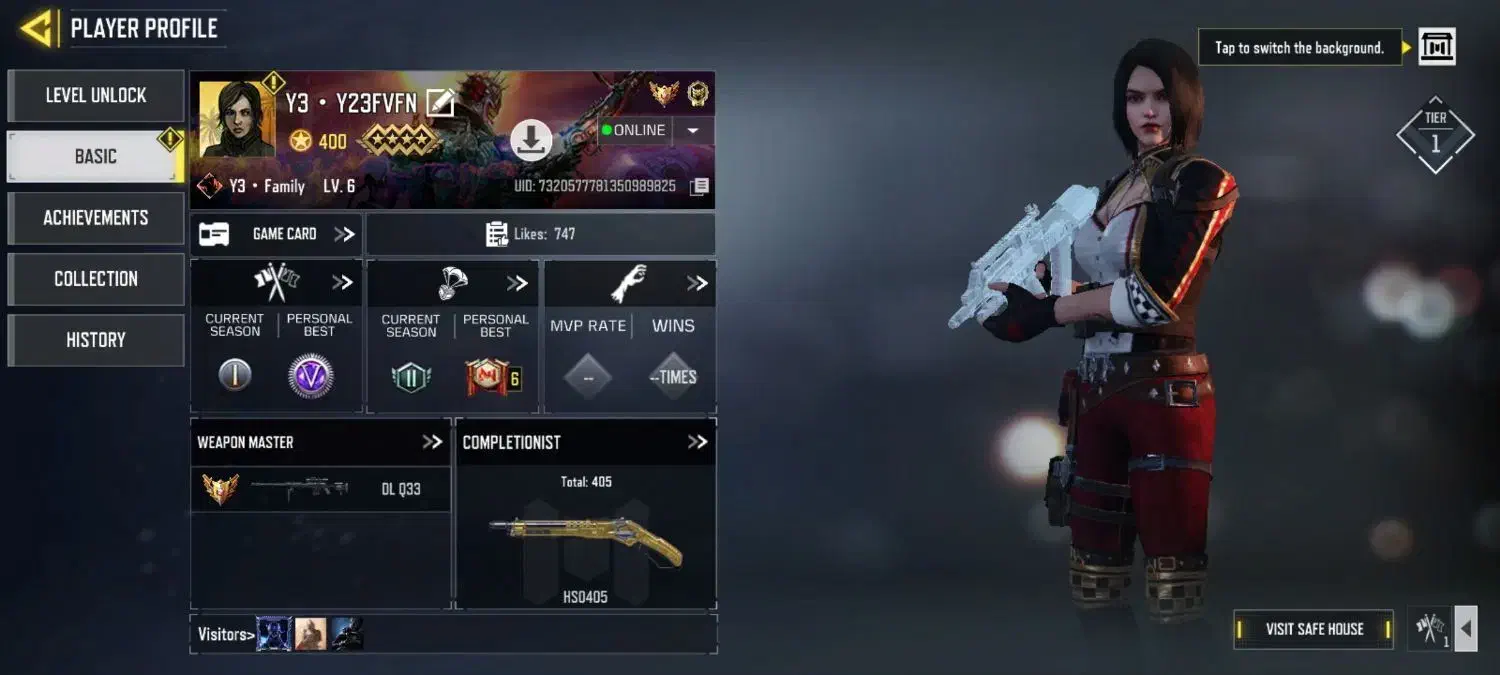Click the Likes 747 bar

(540, 234)
